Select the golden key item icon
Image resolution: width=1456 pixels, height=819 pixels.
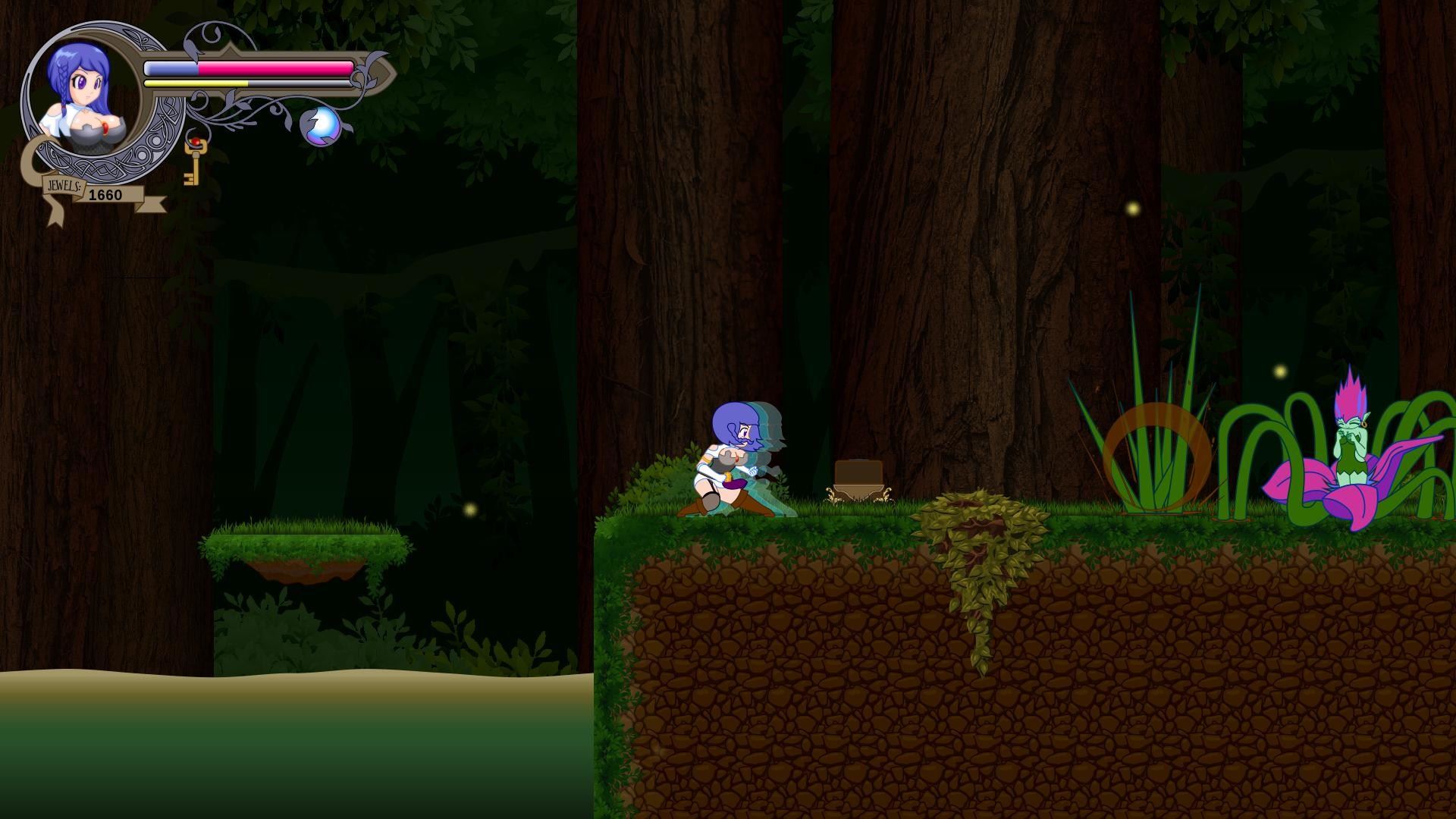point(193,161)
